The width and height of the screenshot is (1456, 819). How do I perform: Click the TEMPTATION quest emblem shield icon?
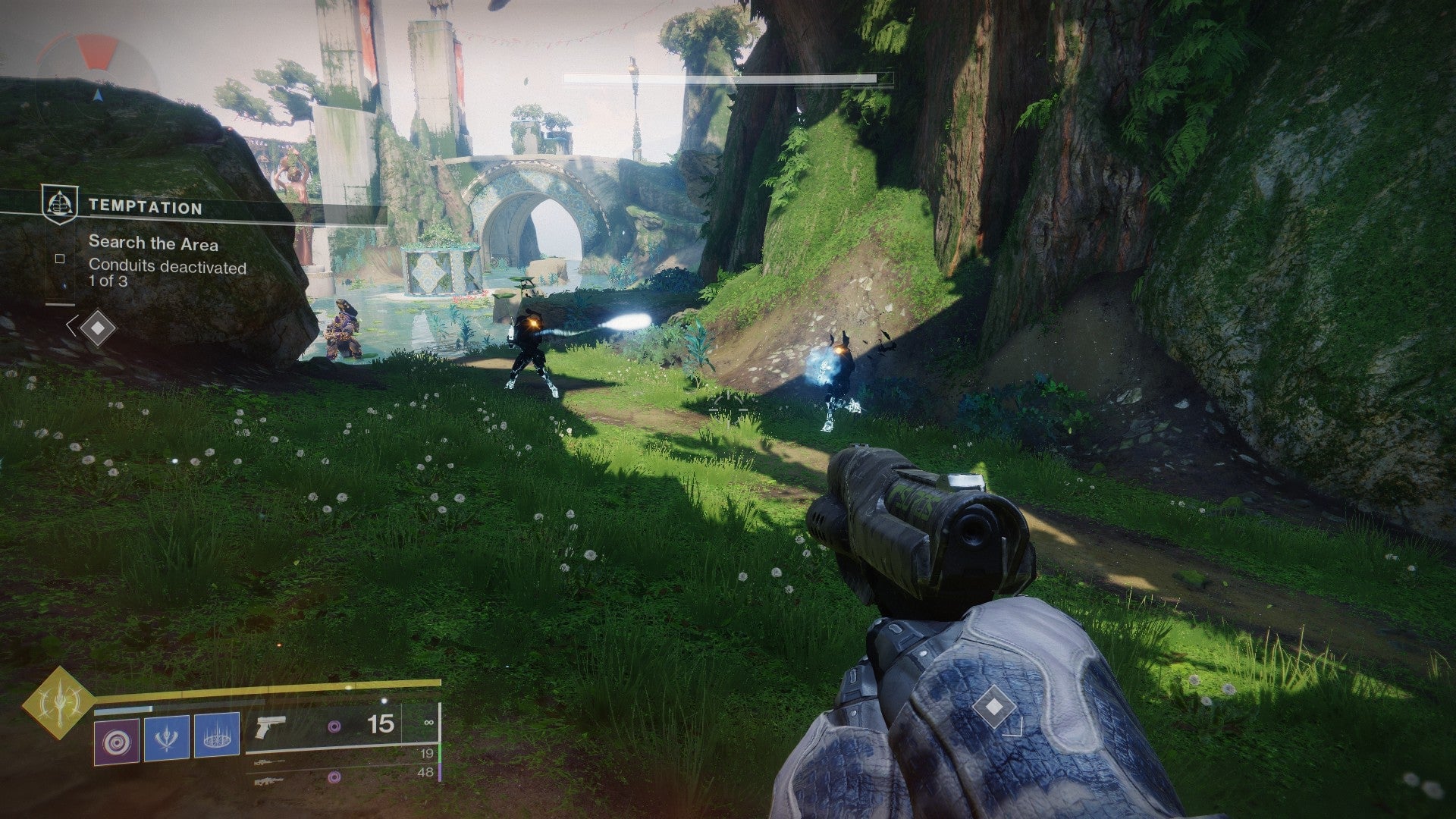tap(61, 203)
